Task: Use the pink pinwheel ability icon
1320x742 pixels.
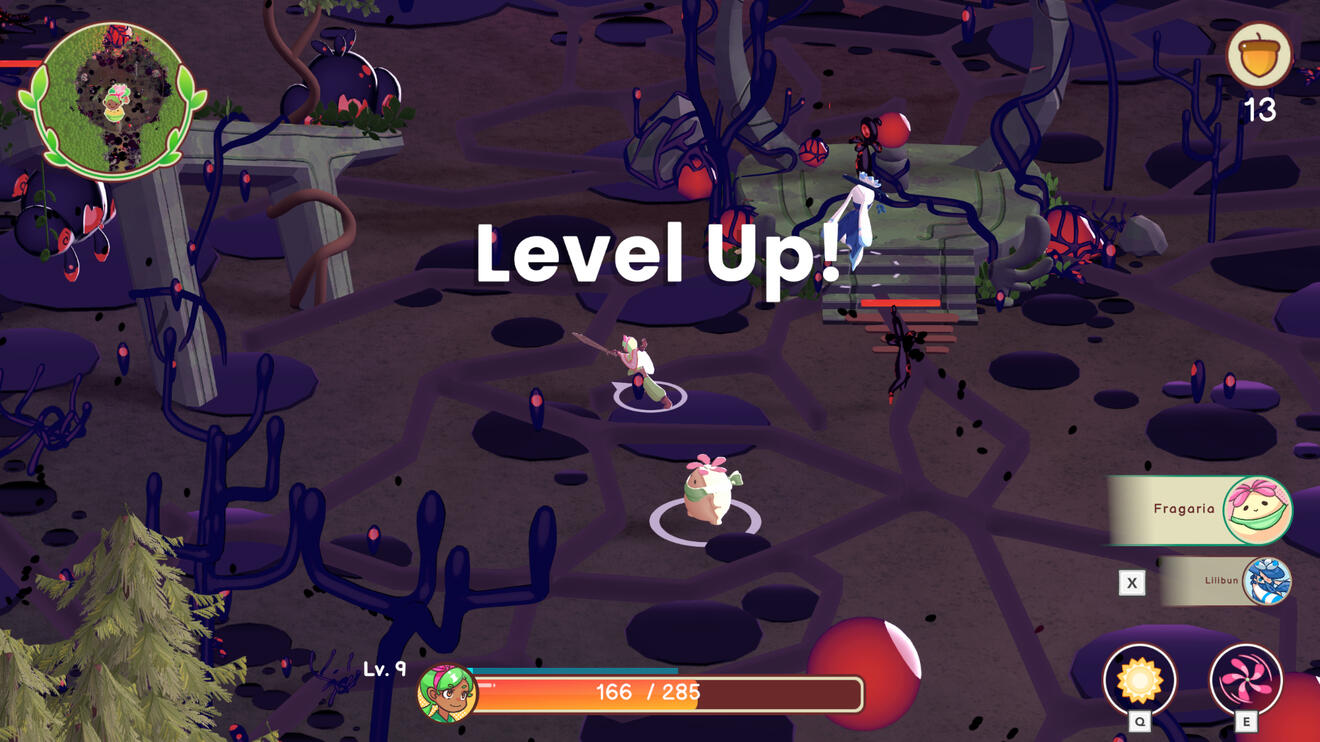Action: 1245,680
